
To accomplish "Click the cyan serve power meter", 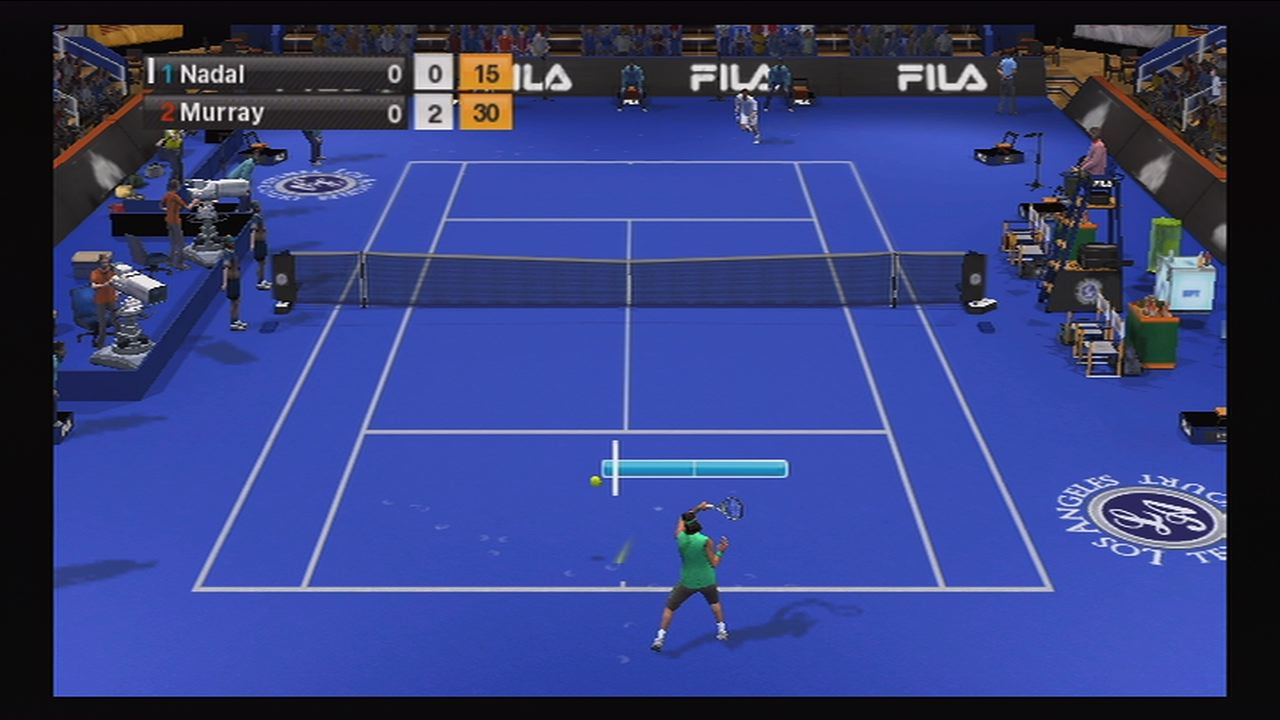I will coord(695,468).
